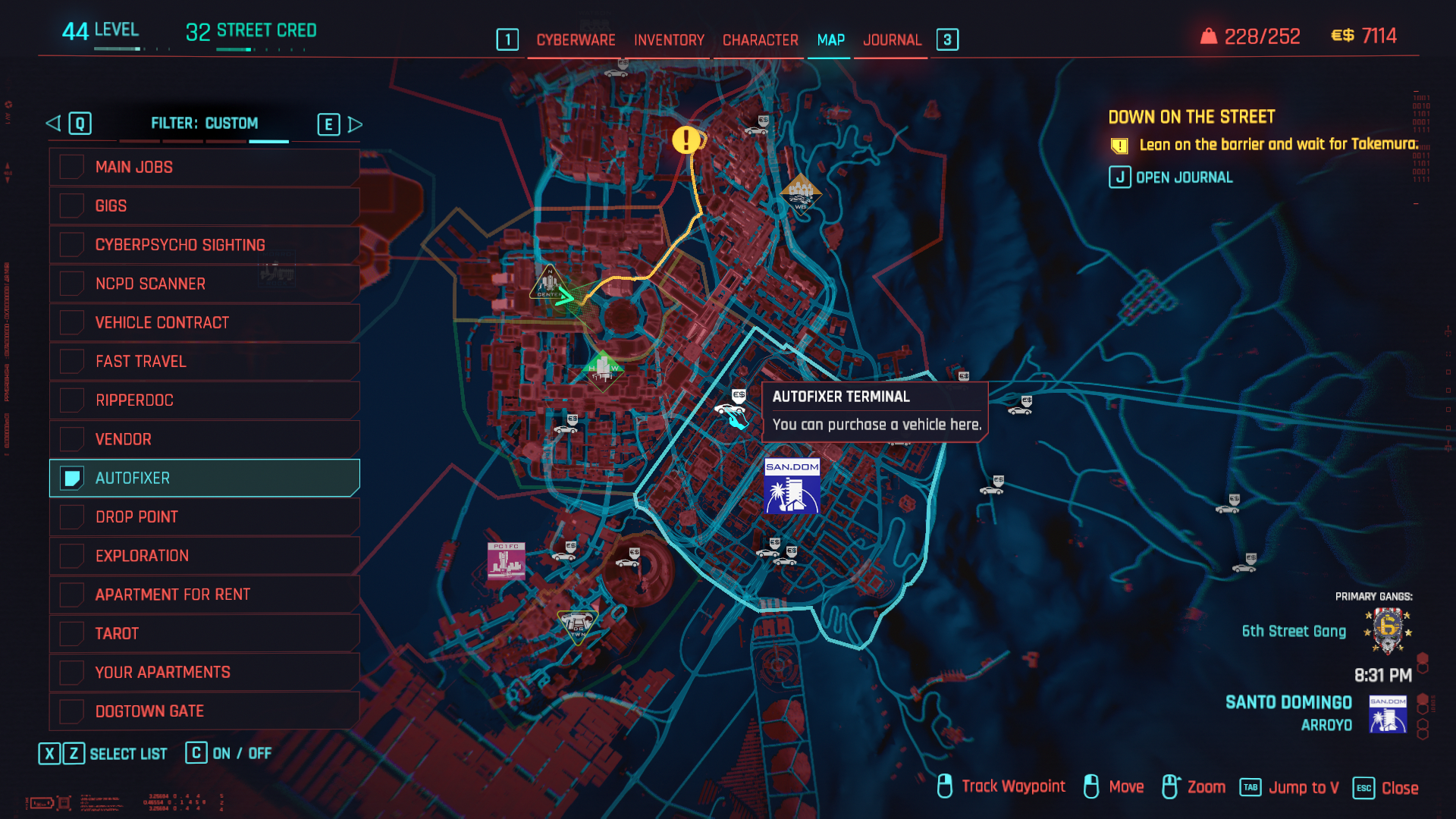Select the yellow quest exclamation marker on the map

tap(685, 141)
